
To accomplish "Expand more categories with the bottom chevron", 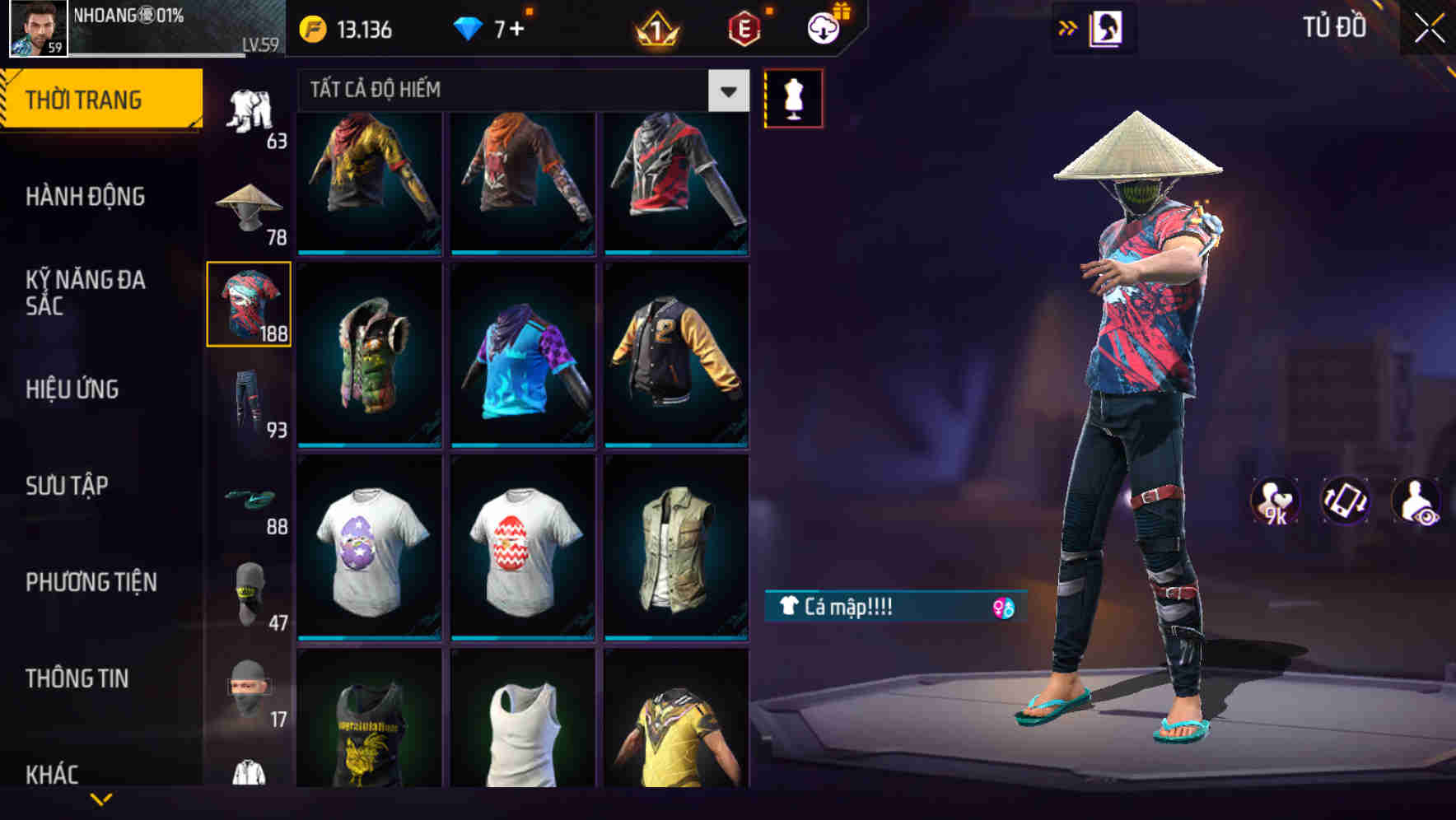I will (100, 797).
